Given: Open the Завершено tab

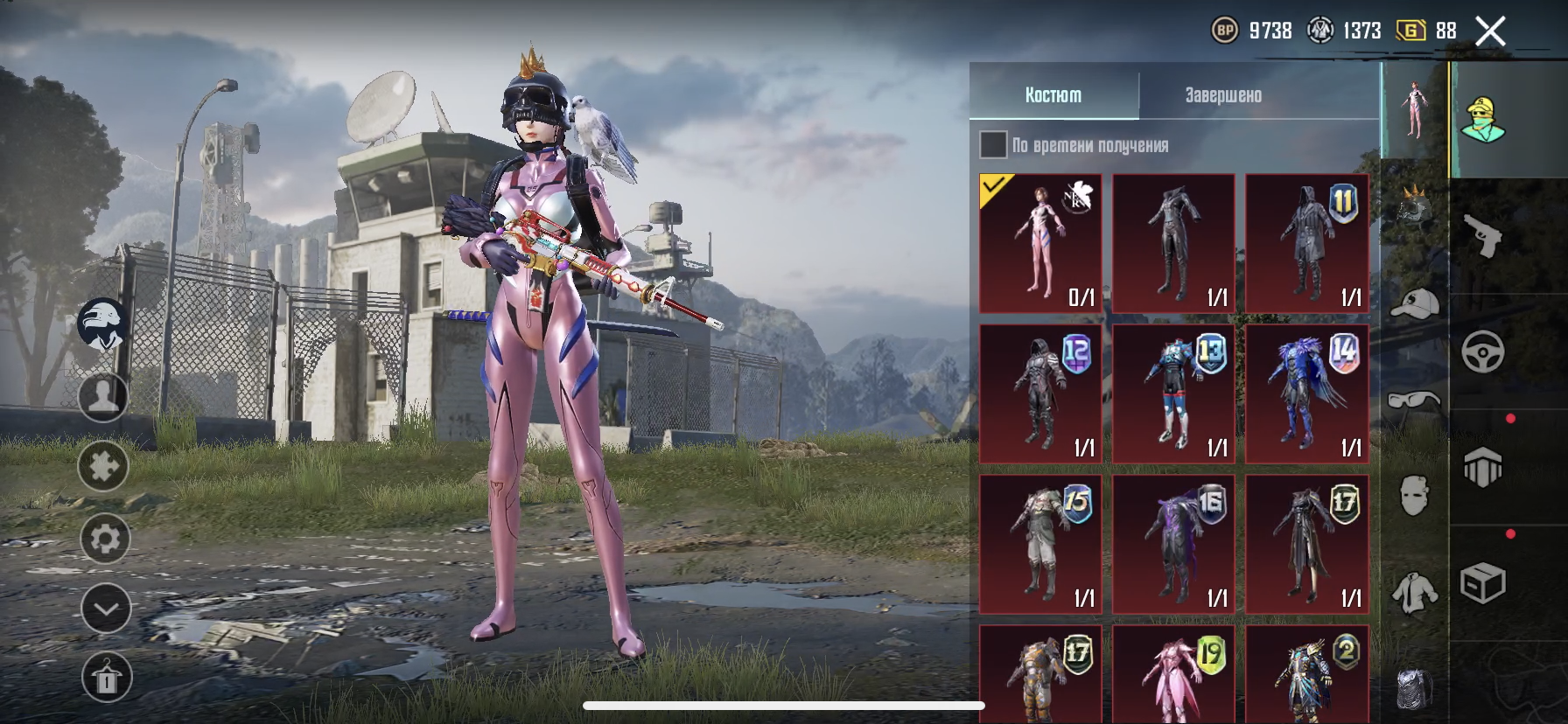Looking at the screenshot, I should pos(1223,95).
